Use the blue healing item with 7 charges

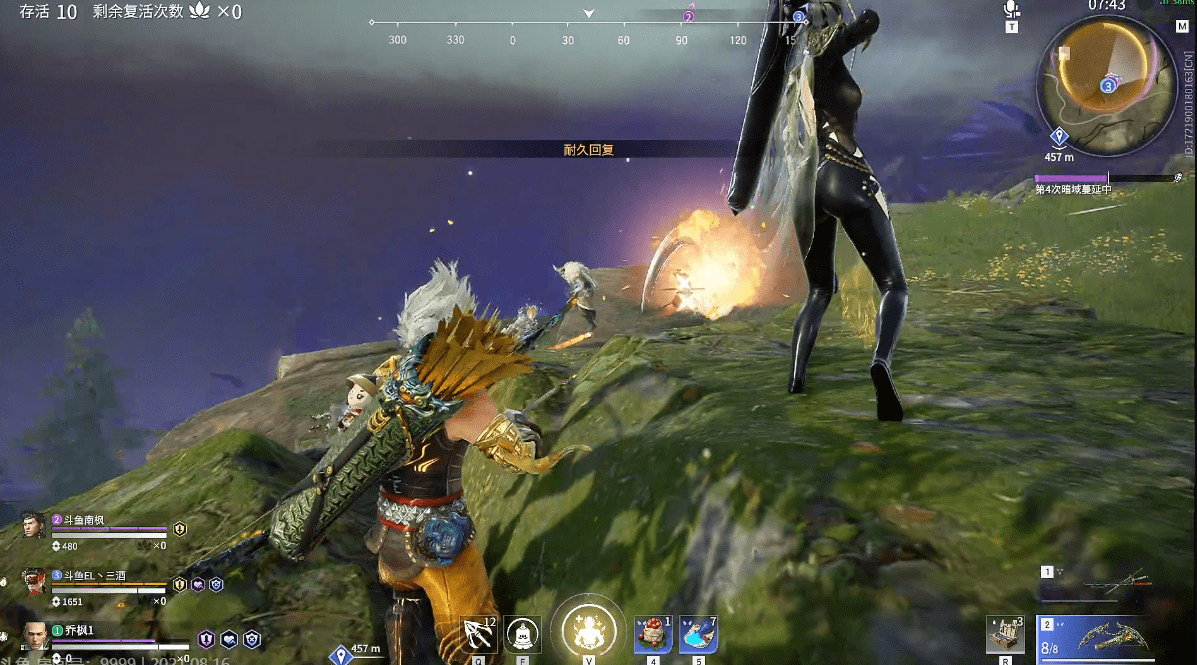(x=698, y=634)
